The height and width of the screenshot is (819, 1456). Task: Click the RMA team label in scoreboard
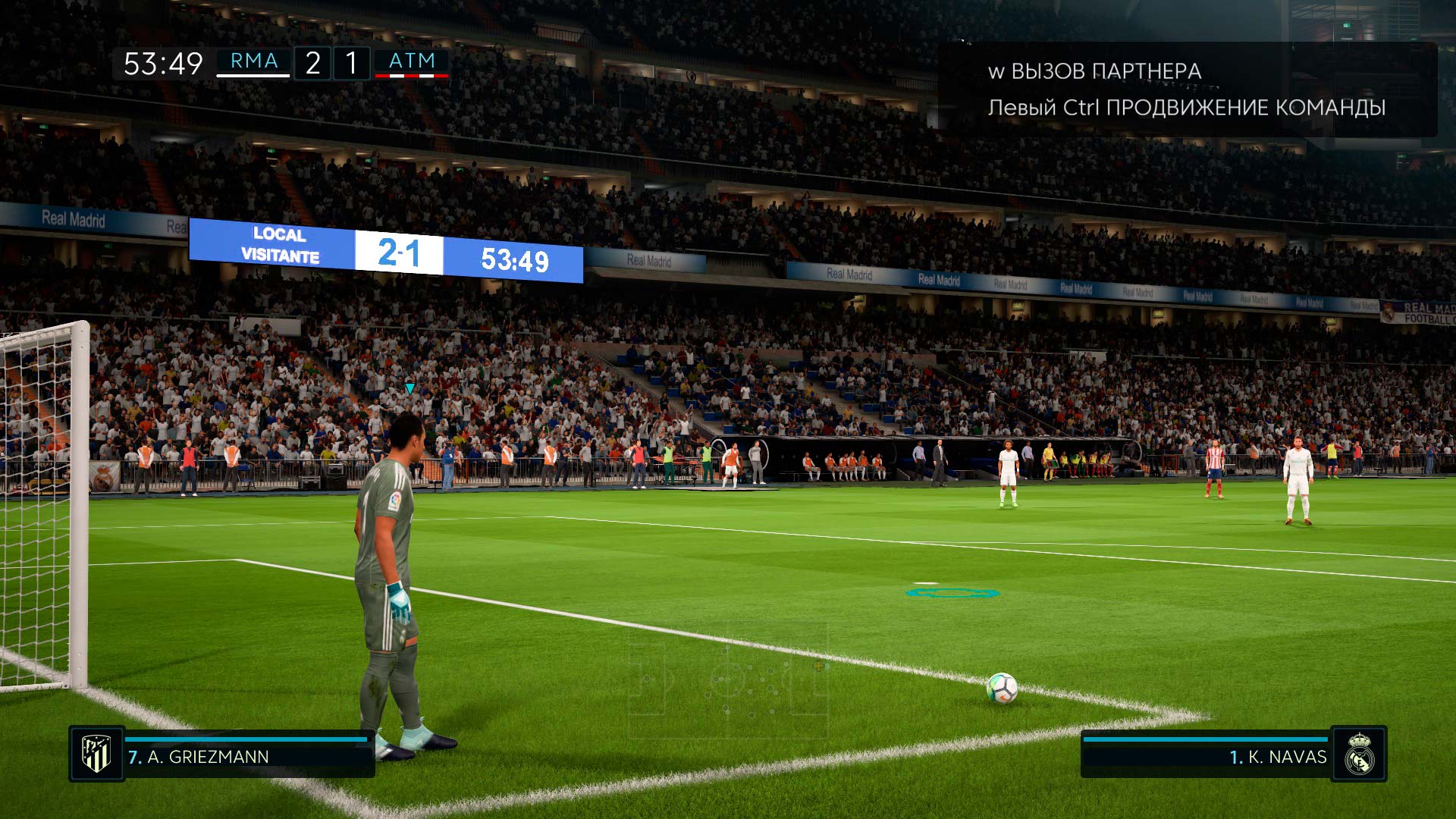pos(253,61)
